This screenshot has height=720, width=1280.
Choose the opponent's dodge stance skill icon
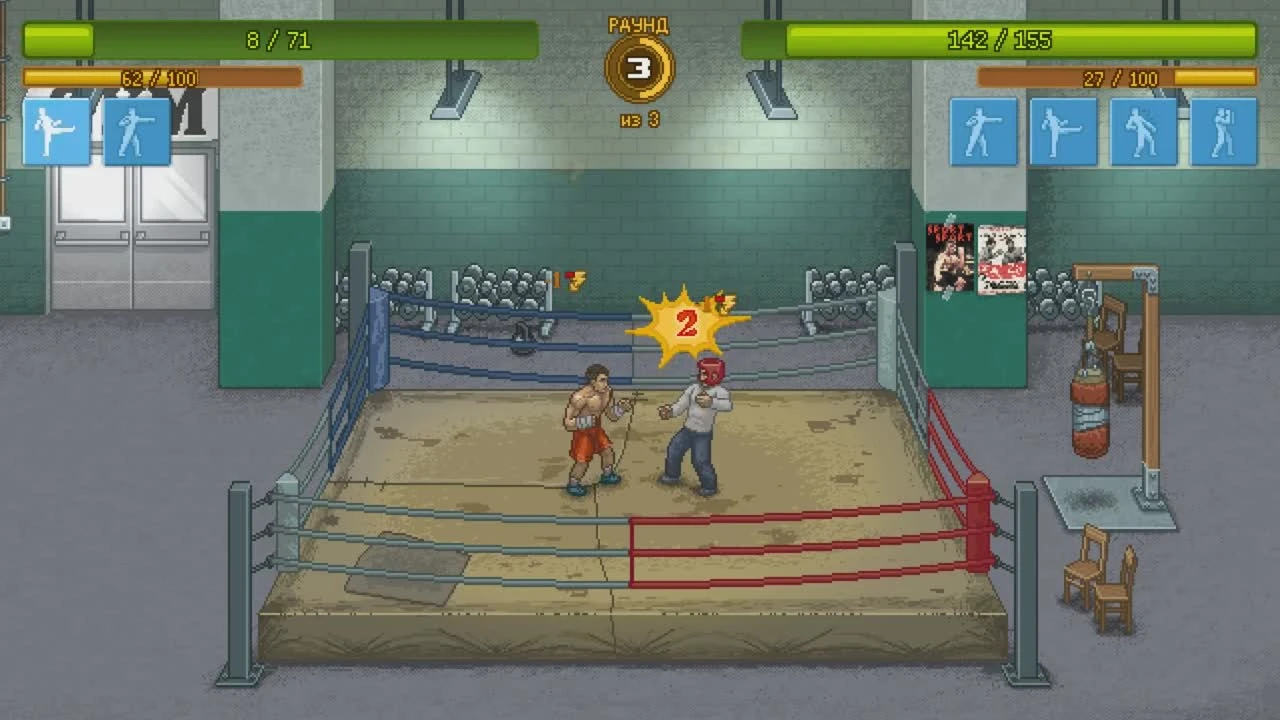[x=1143, y=131]
